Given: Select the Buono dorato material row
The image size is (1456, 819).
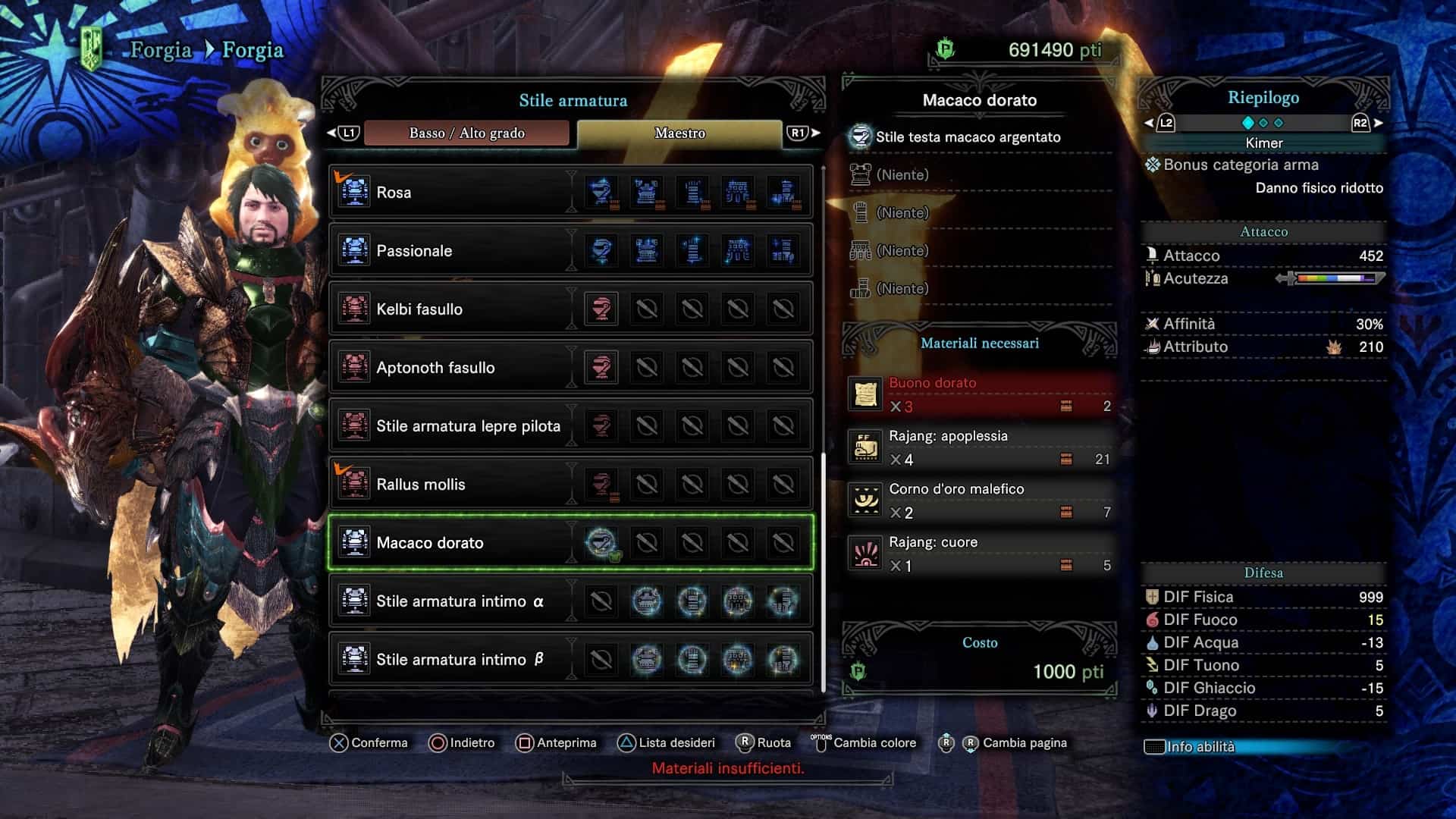Looking at the screenshot, I should tap(980, 394).
